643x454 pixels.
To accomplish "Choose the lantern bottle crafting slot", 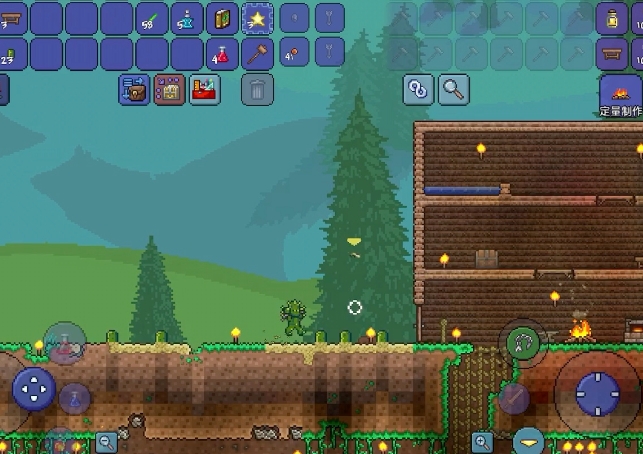I will [612, 18].
